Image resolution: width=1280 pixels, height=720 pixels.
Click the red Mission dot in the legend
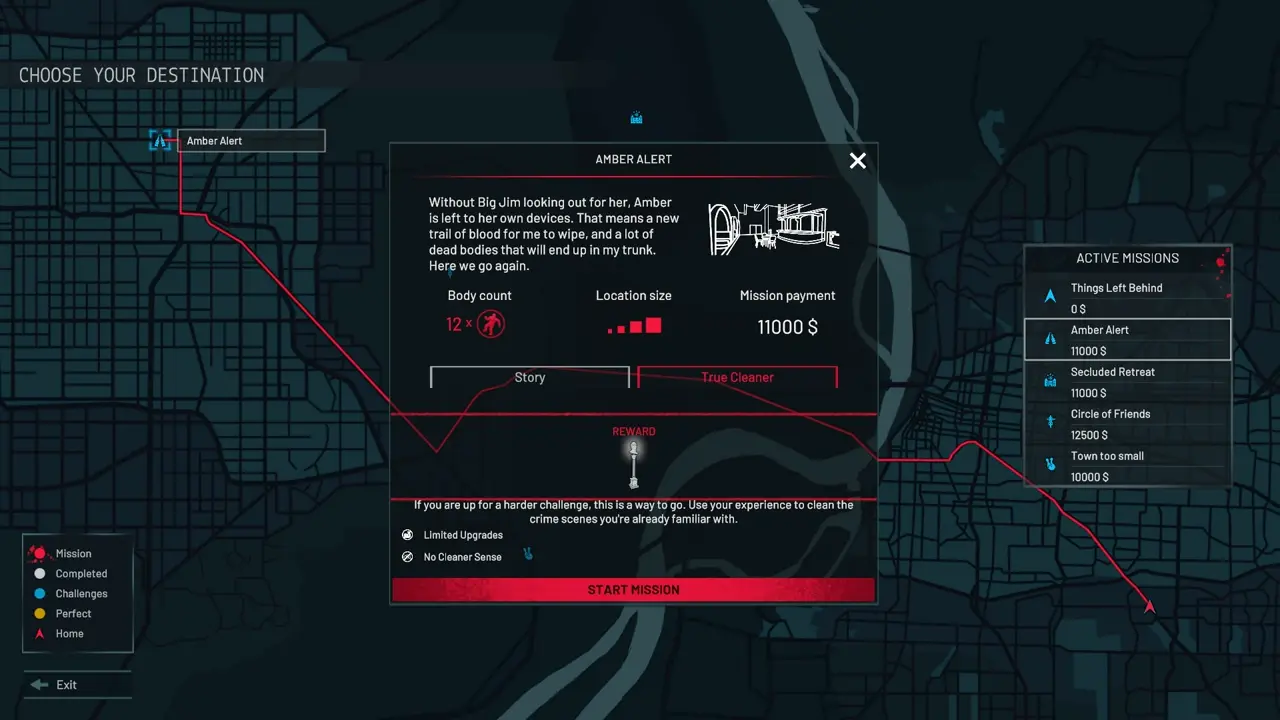[38, 553]
